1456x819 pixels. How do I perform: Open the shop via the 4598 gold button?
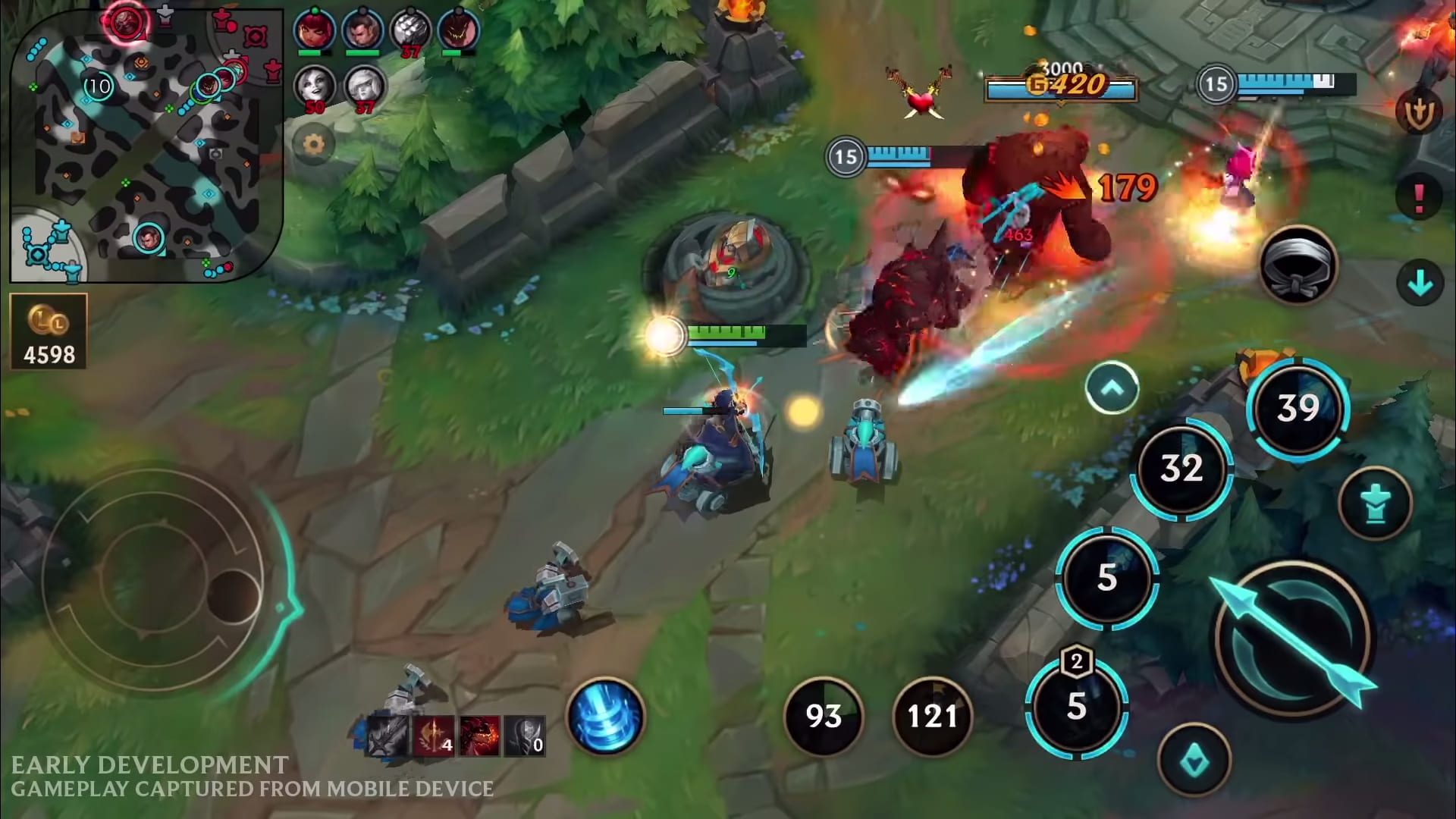[49, 332]
